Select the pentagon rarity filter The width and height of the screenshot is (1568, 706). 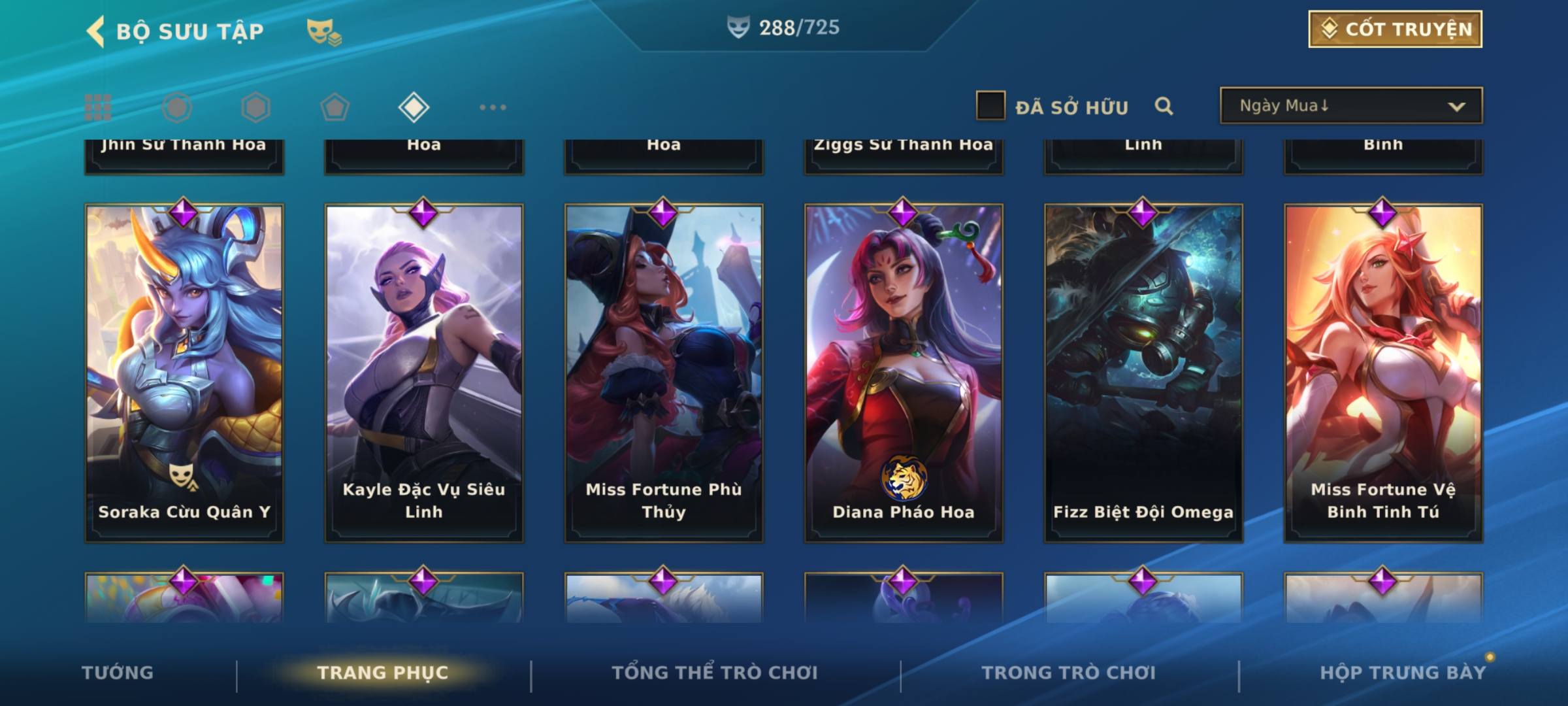coord(335,107)
